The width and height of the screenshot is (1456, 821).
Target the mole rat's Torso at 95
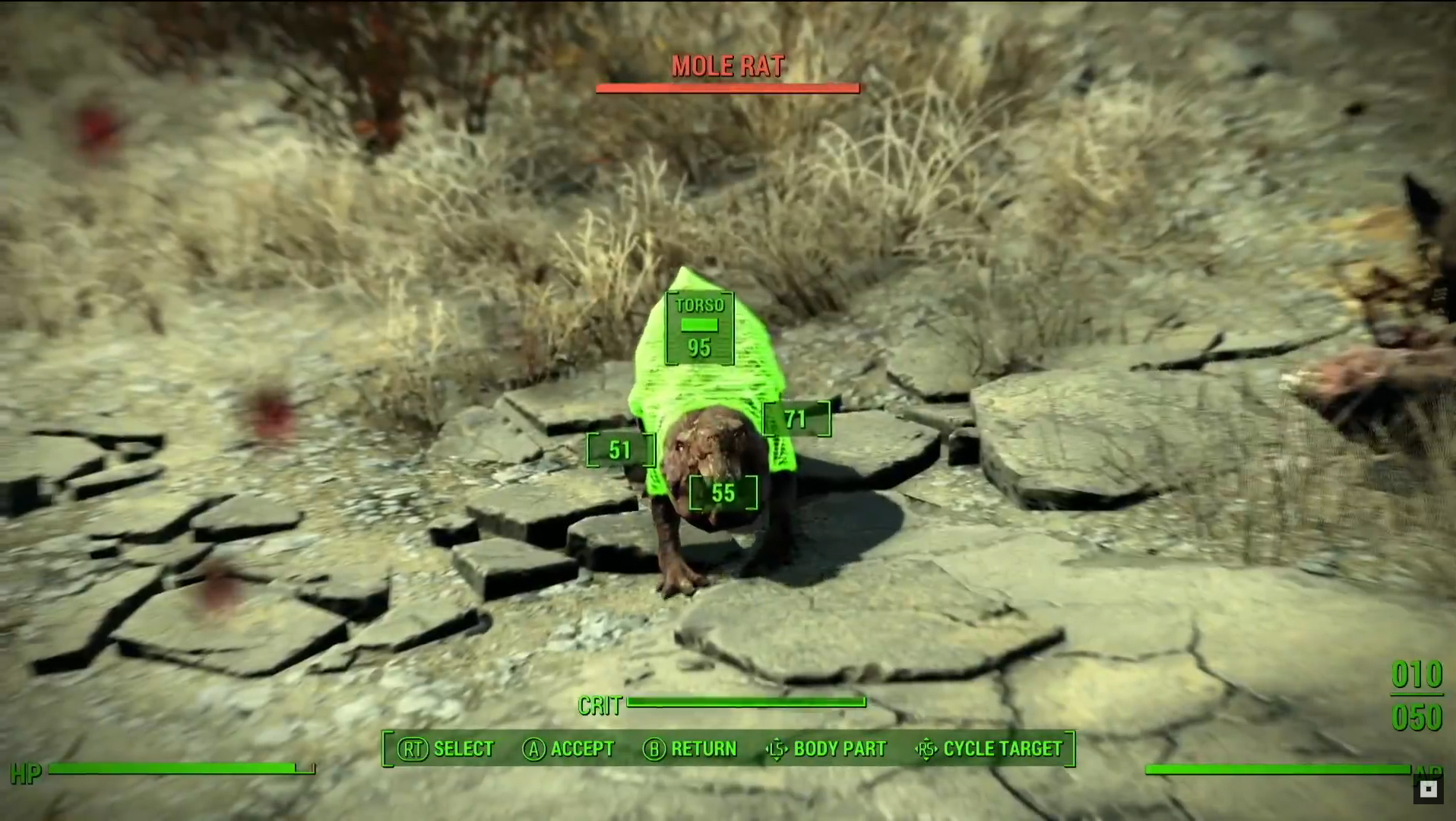pyautogui.click(x=699, y=328)
